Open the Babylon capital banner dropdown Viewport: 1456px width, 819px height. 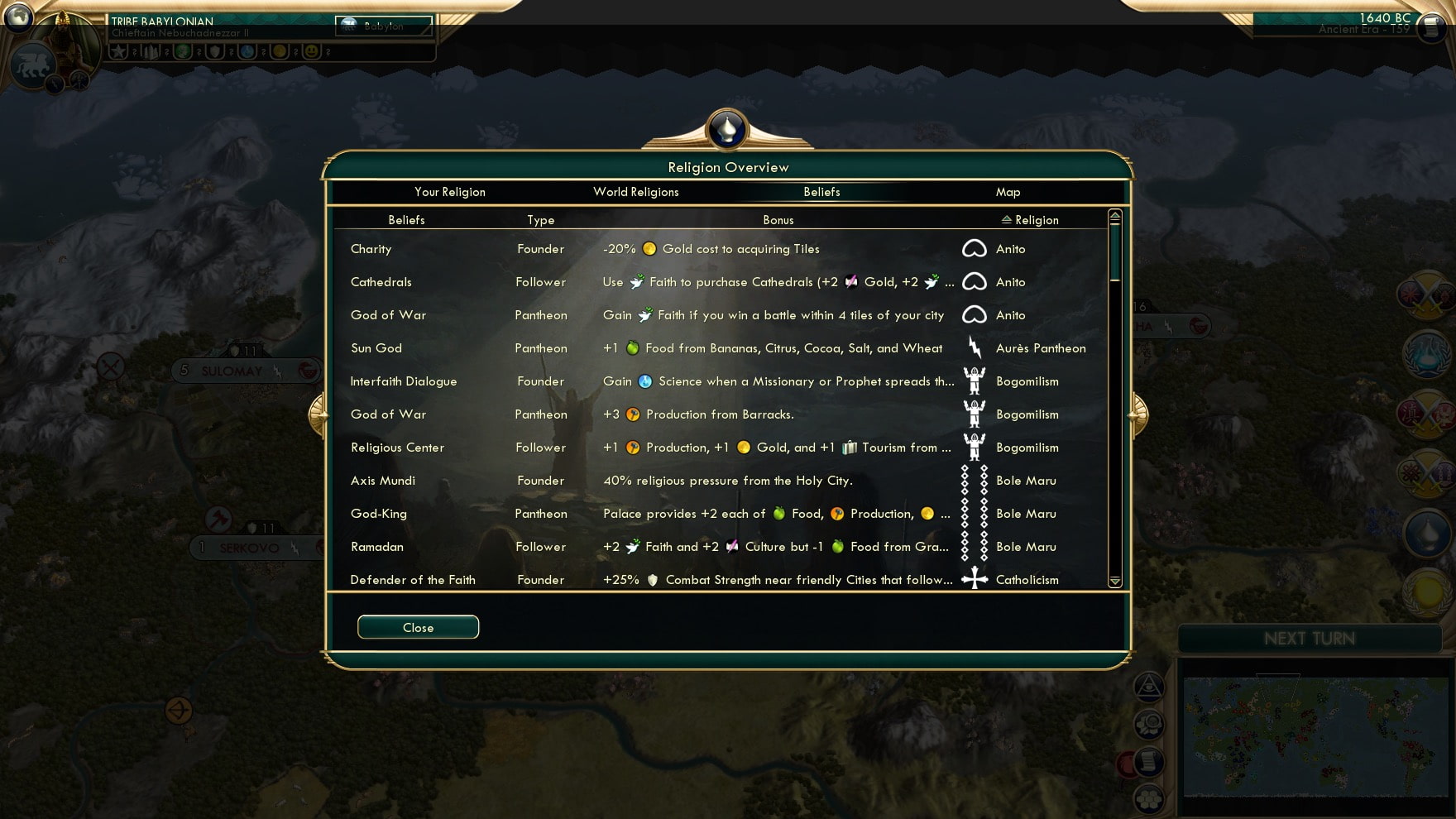click(x=383, y=26)
